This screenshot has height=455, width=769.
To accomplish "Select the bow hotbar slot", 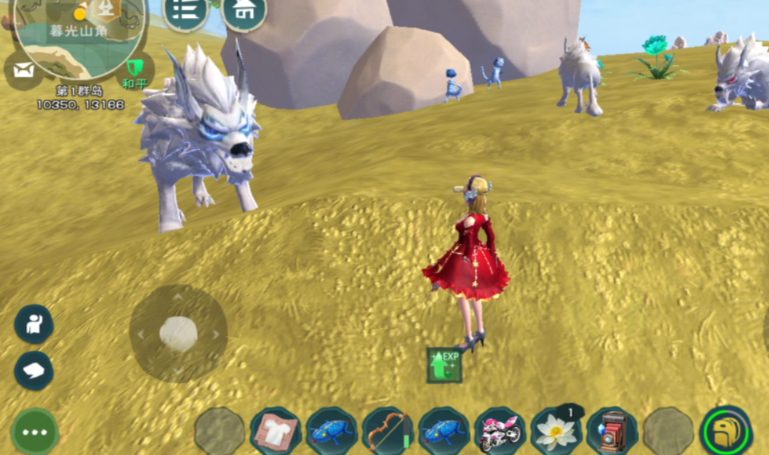I will point(387,432).
